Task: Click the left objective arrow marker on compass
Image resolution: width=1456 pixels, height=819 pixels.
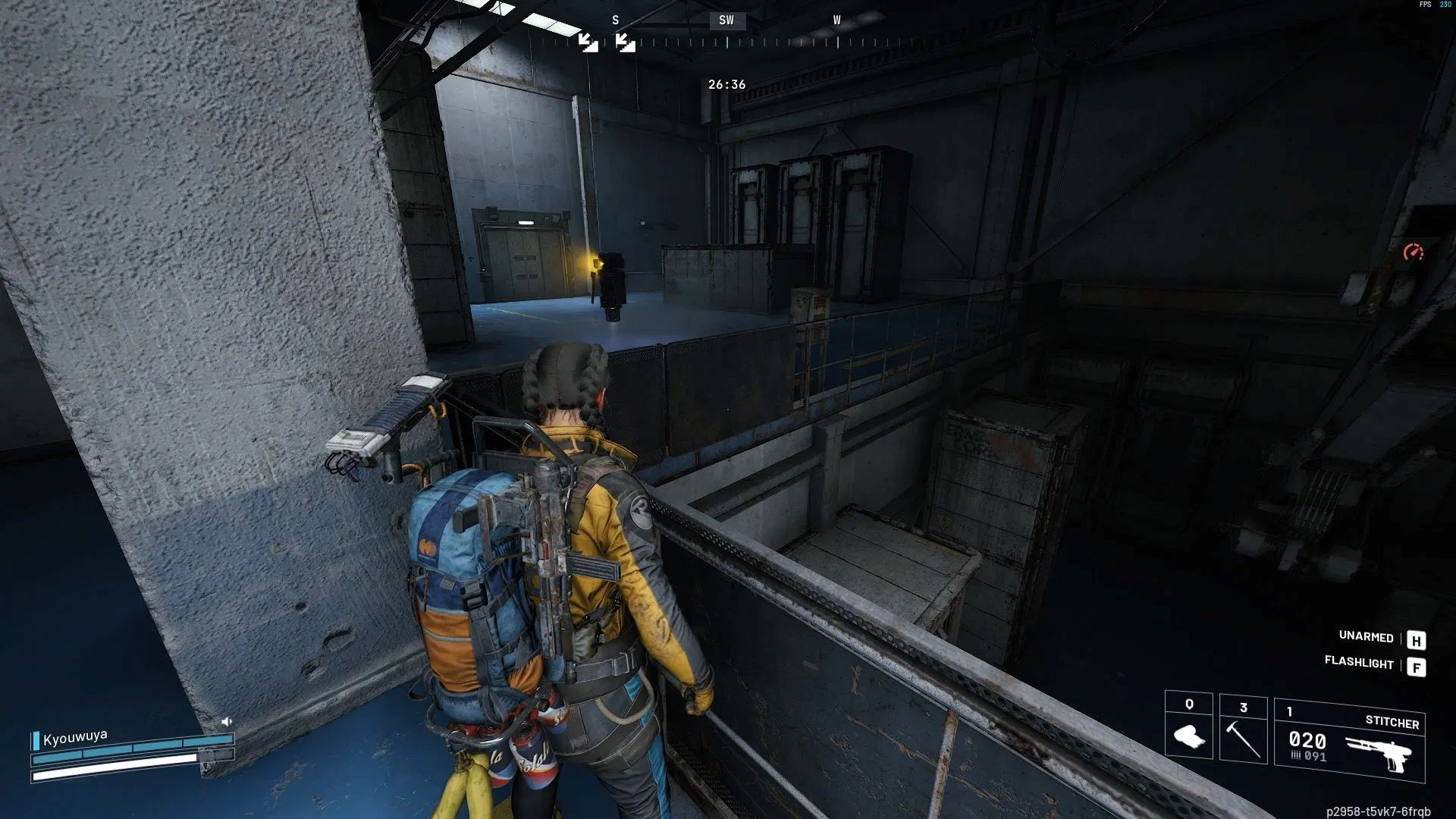Action: pyautogui.click(x=588, y=42)
